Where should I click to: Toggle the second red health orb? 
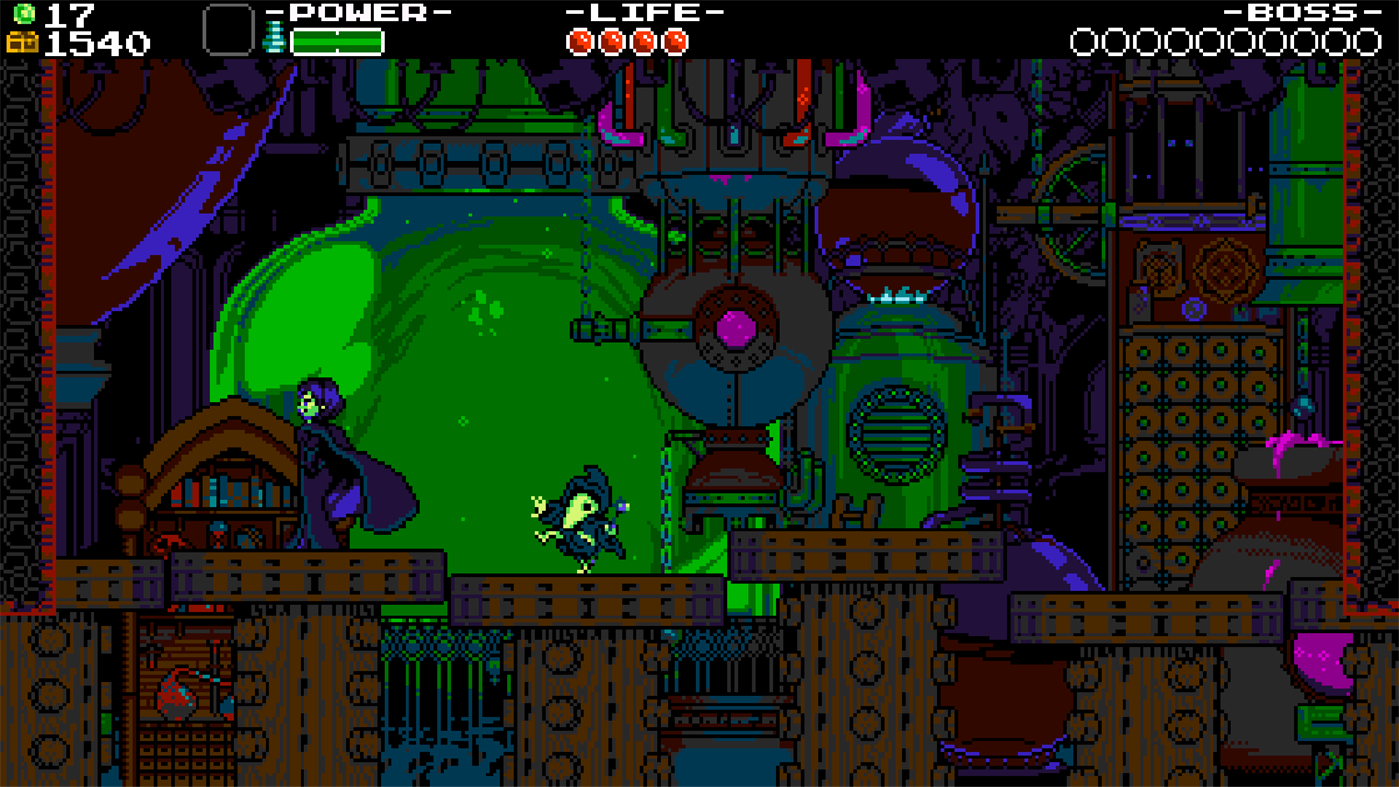(x=612, y=42)
